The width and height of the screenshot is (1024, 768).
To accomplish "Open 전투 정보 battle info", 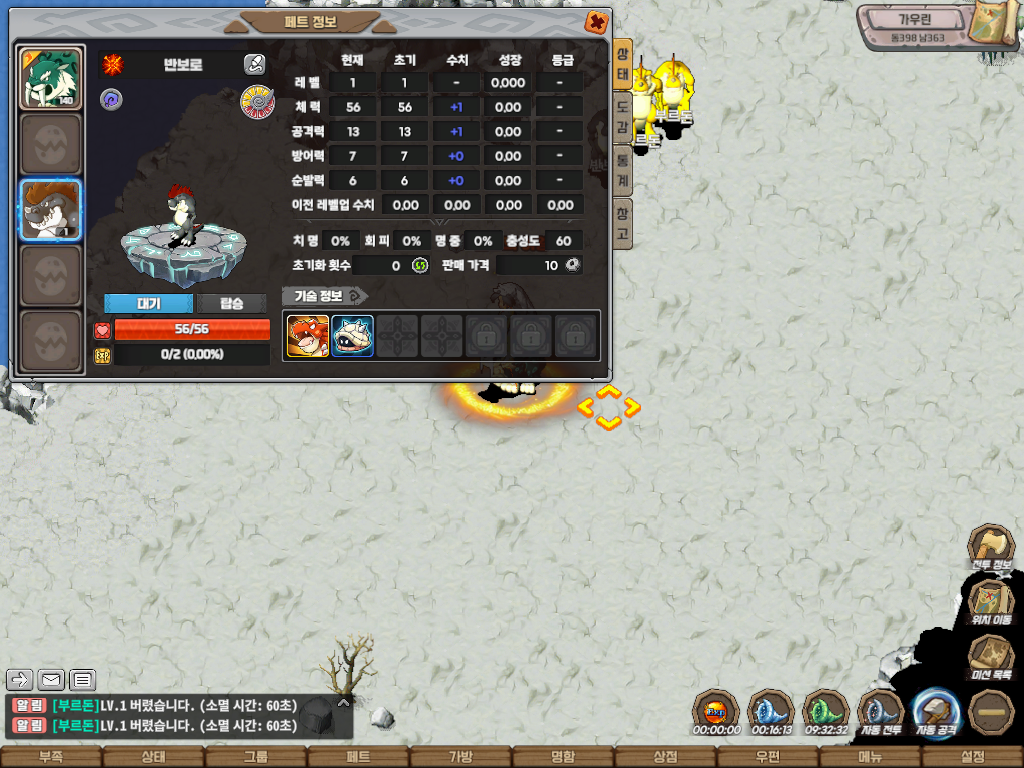I will pyautogui.click(x=990, y=549).
